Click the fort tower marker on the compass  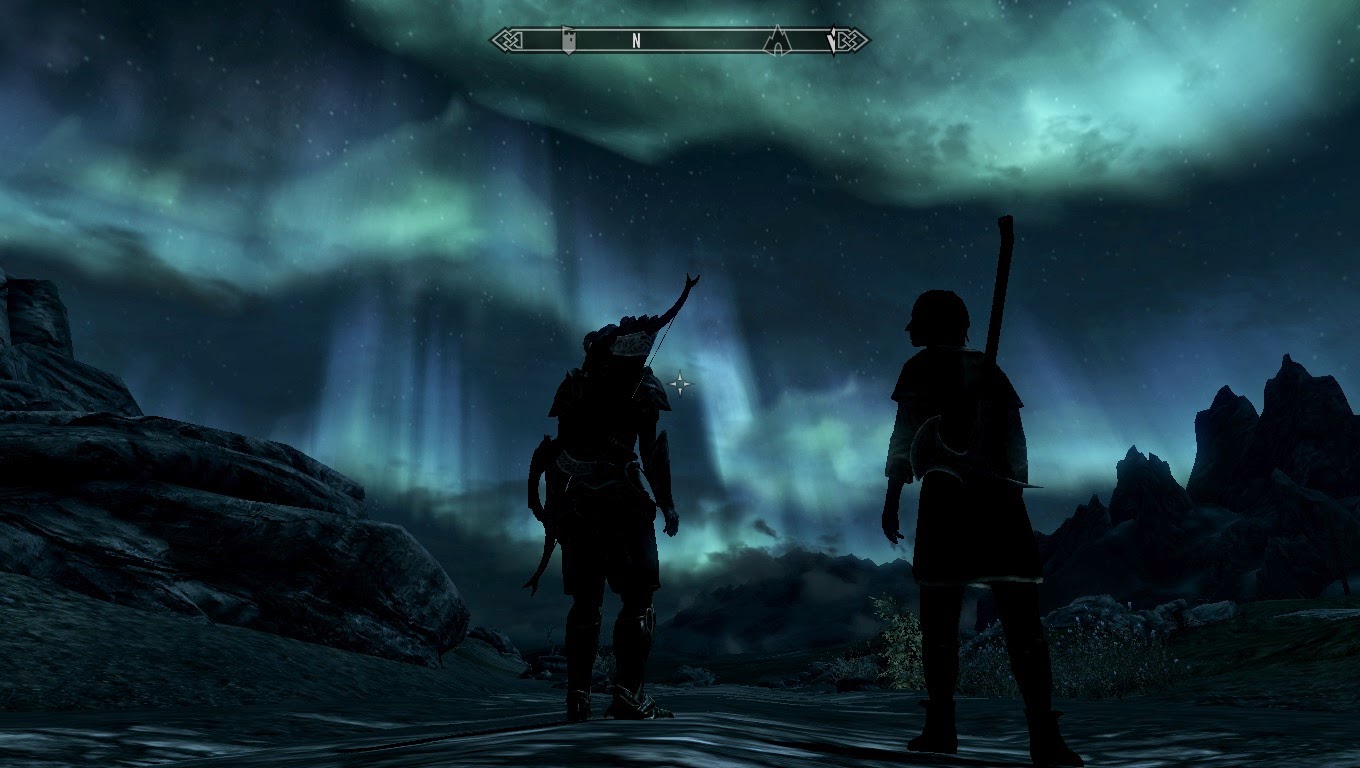tap(568, 40)
